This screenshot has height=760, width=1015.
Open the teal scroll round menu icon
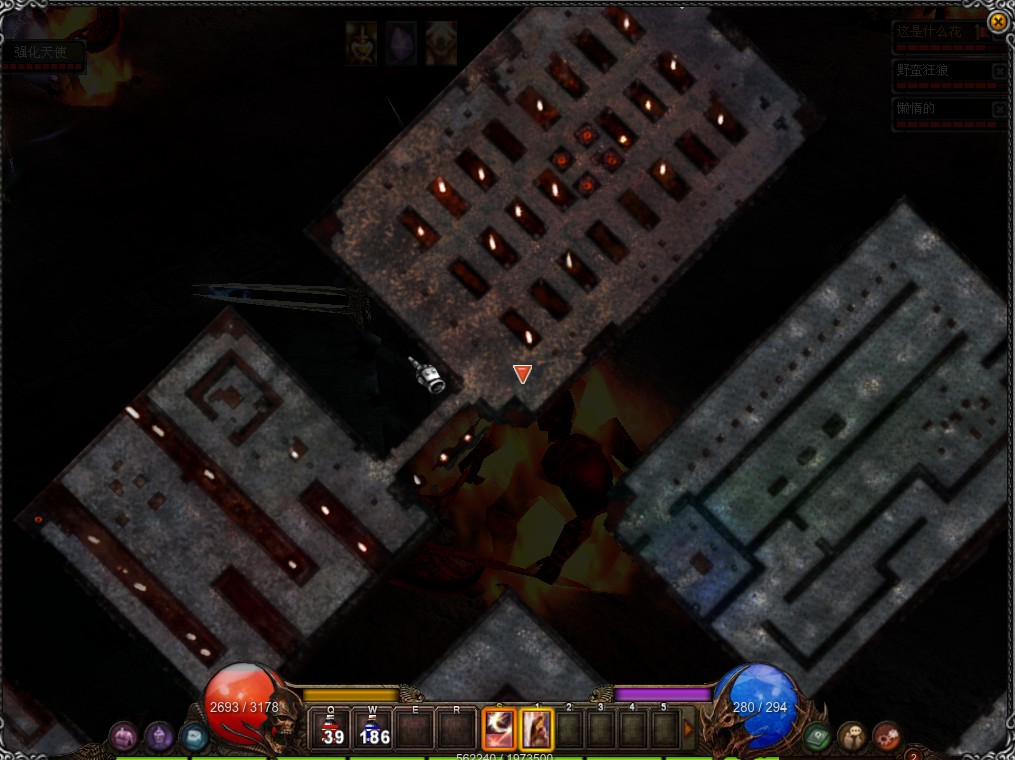[x=193, y=737]
